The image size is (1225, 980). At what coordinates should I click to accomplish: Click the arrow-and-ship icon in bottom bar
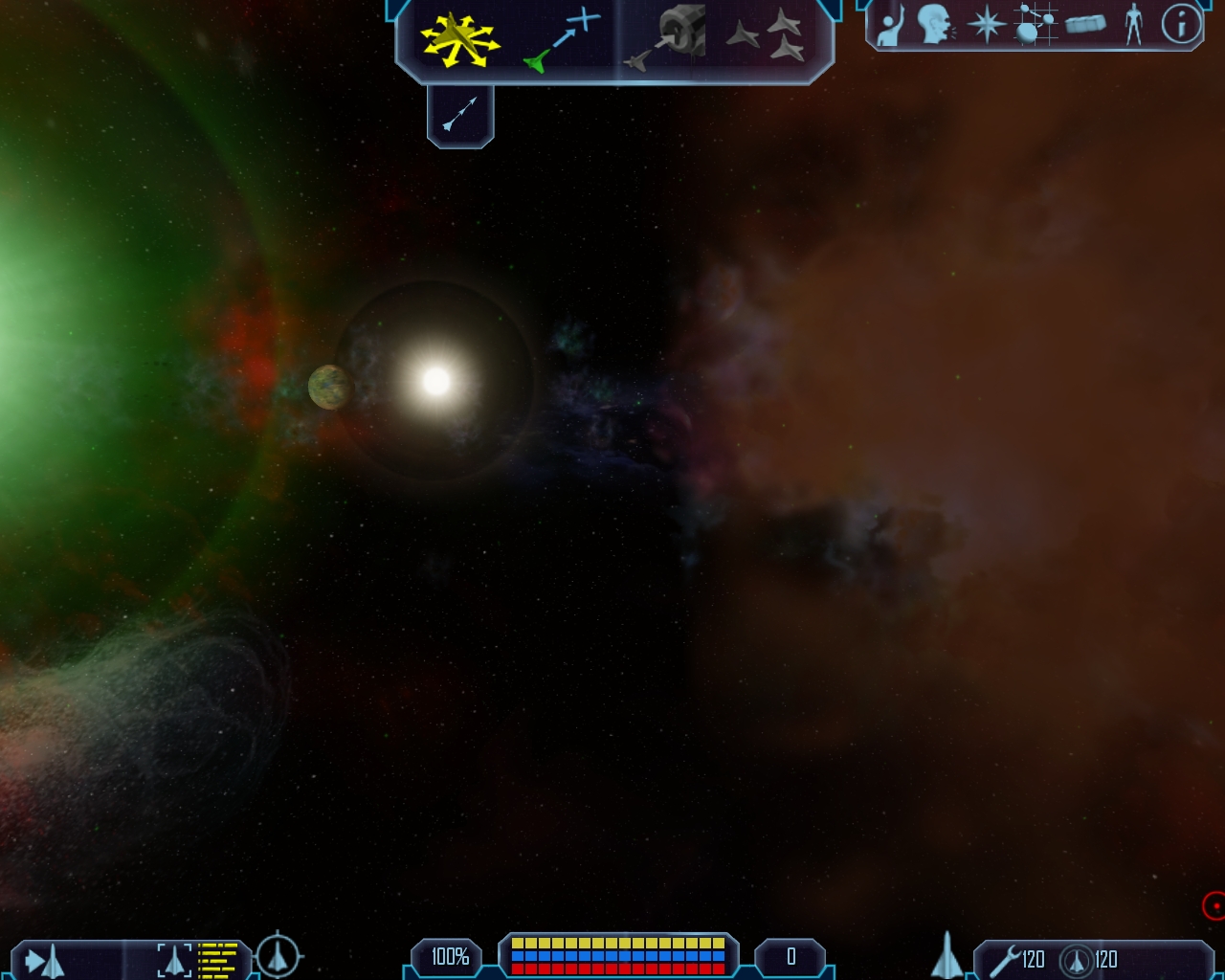pos(45,960)
